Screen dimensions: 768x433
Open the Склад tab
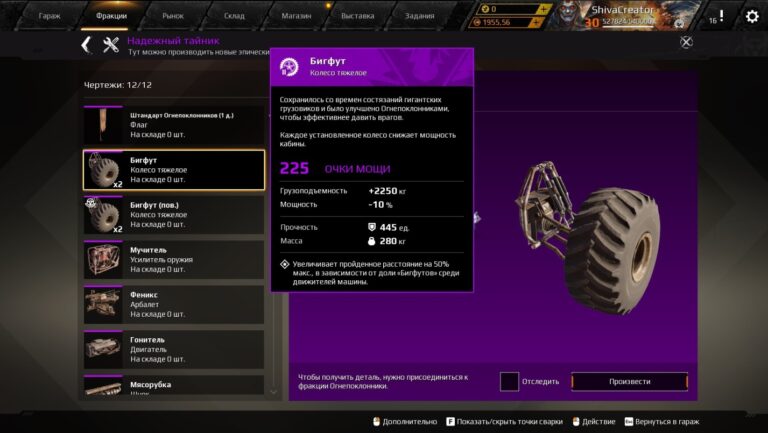(x=235, y=16)
